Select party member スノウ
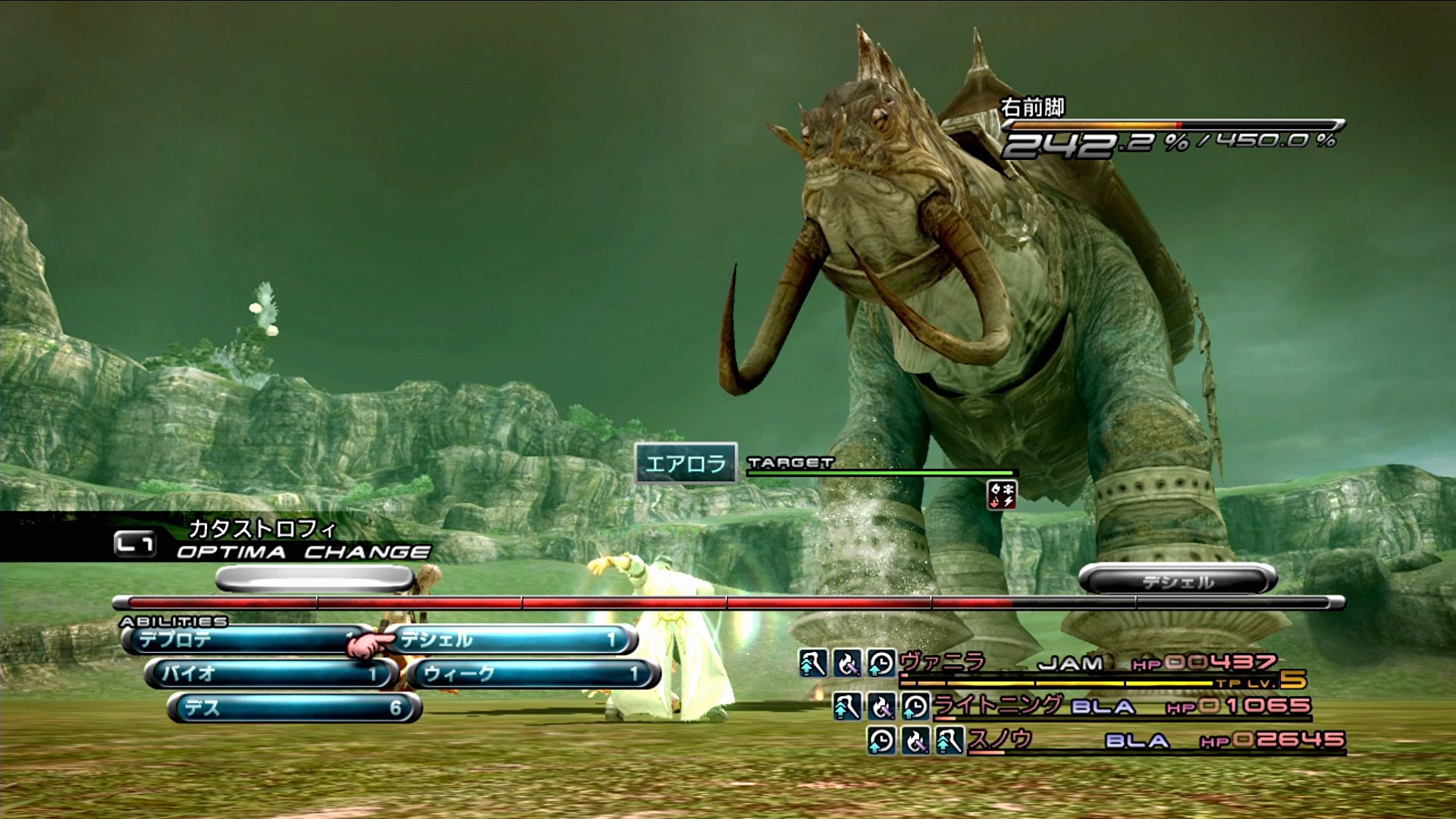Screen dimensions: 1456x819 pos(999,739)
